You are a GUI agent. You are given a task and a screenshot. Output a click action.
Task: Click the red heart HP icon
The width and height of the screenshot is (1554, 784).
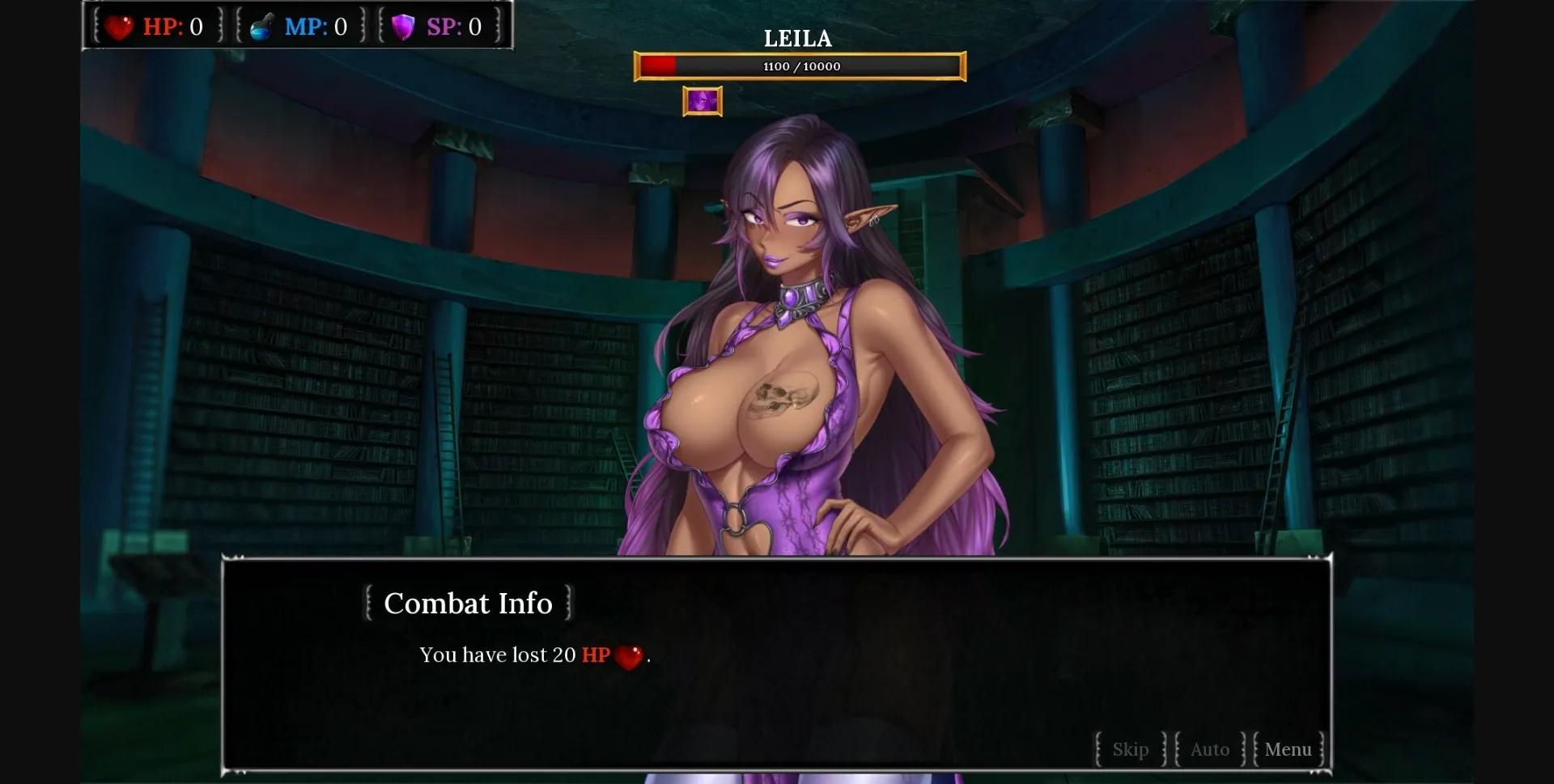(x=120, y=25)
